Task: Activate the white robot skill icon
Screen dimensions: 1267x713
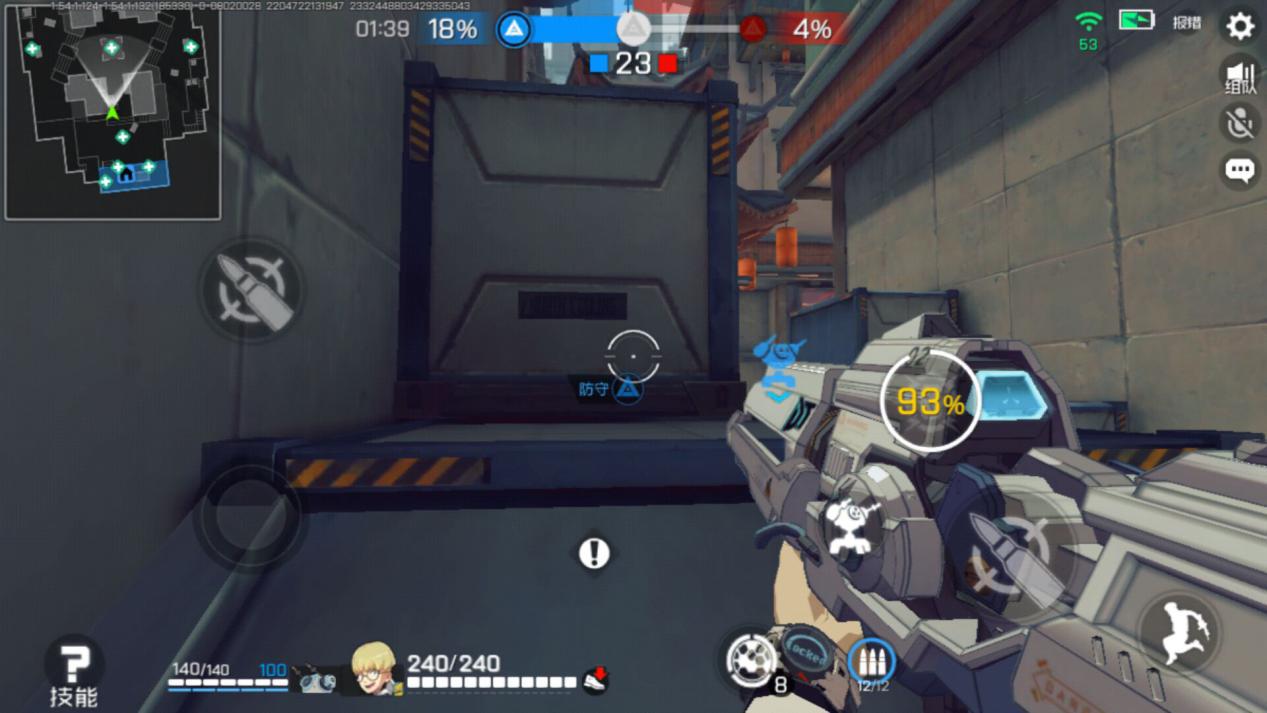Action: coord(852,526)
